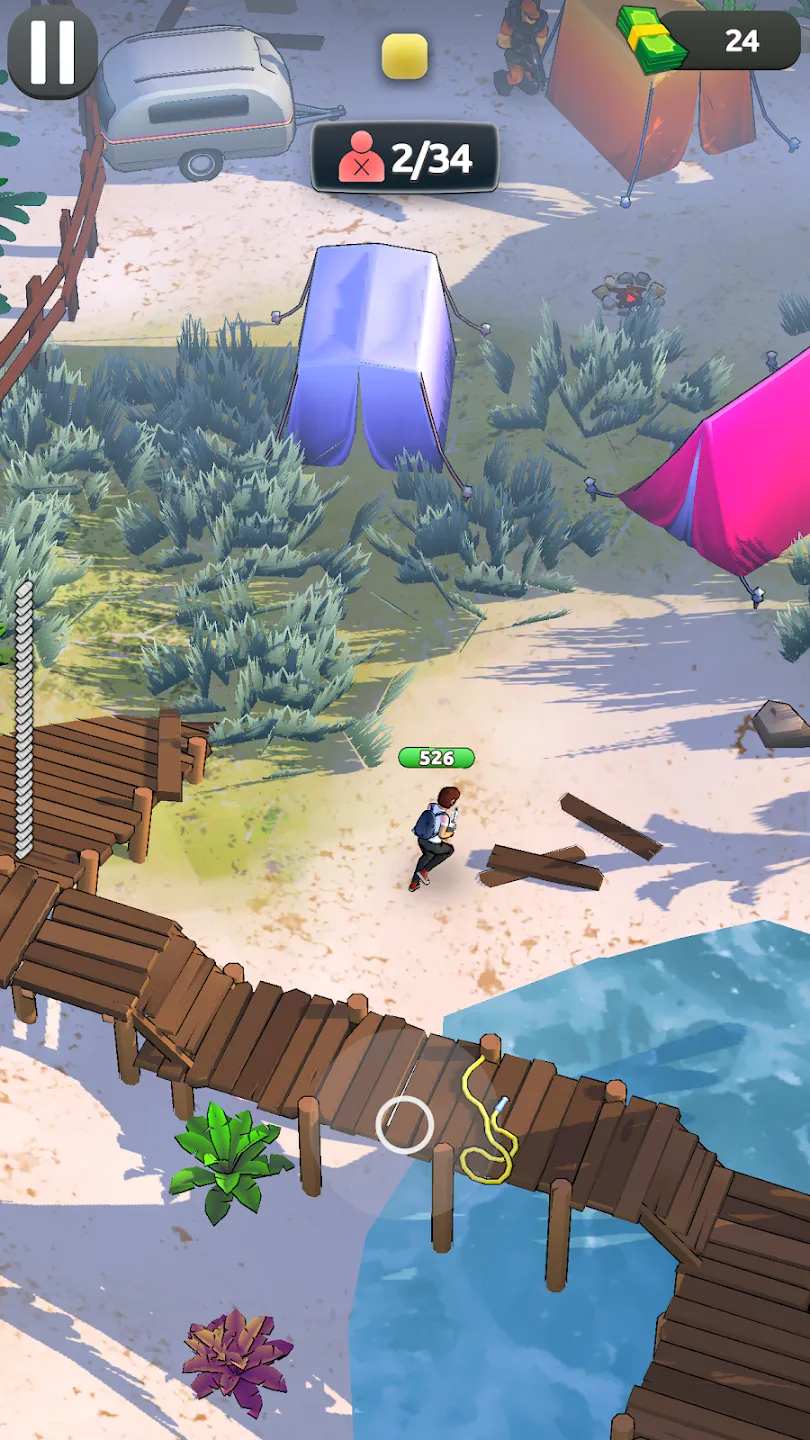The width and height of the screenshot is (810, 1440).
Task: Tap the green cash stack icon
Action: [x=651, y=40]
